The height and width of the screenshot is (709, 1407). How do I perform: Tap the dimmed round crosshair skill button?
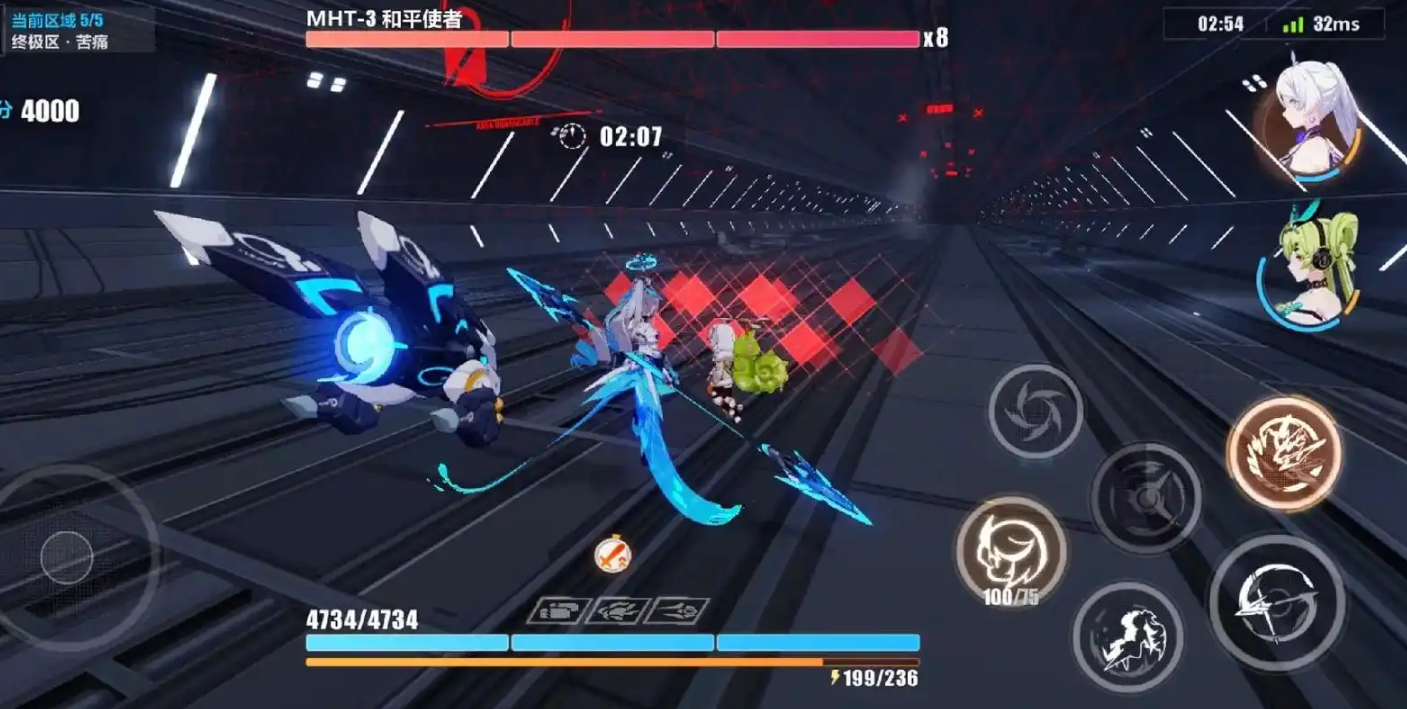[1145, 497]
